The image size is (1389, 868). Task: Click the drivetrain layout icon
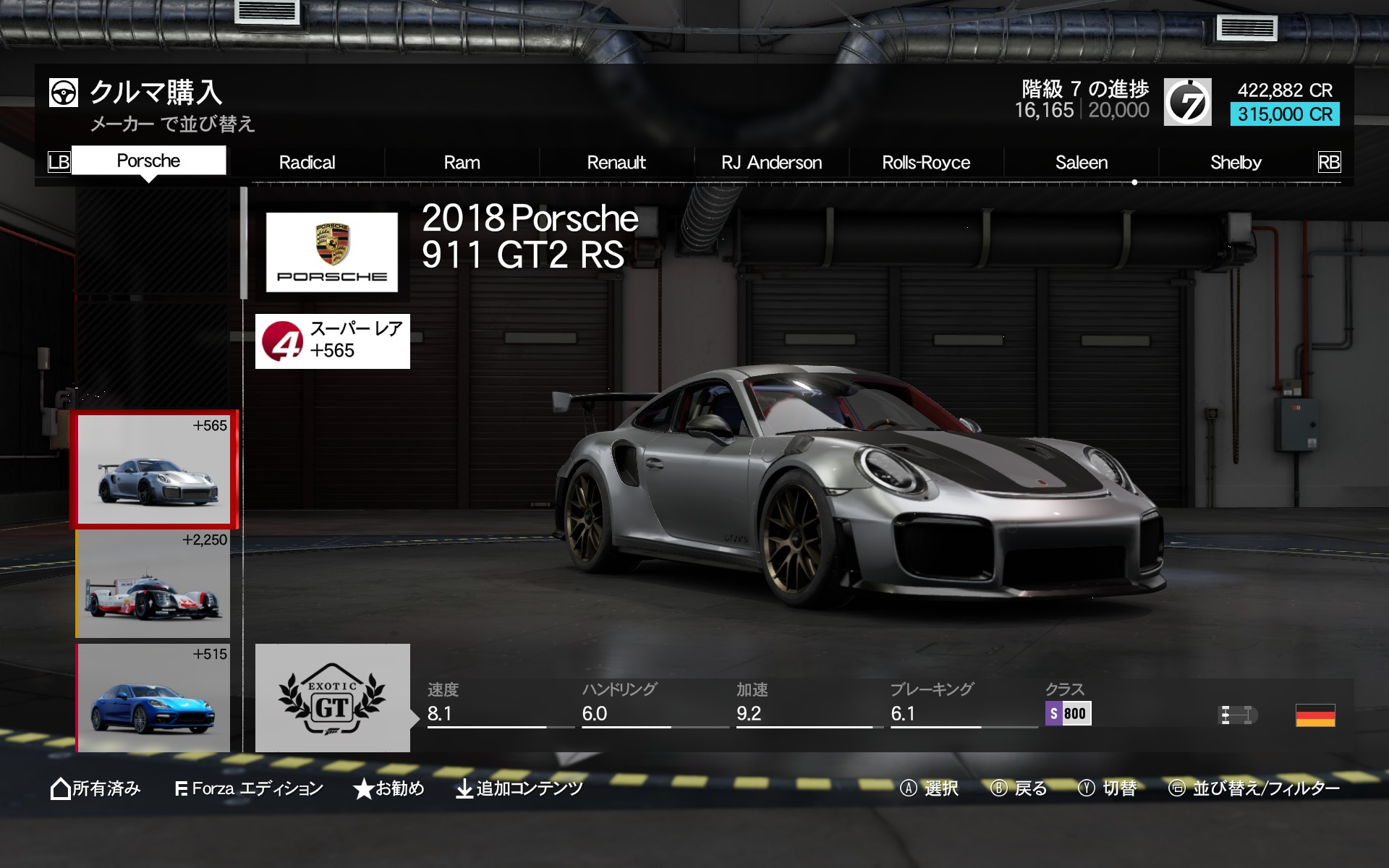pyautogui.click(x=1237, y=715)
